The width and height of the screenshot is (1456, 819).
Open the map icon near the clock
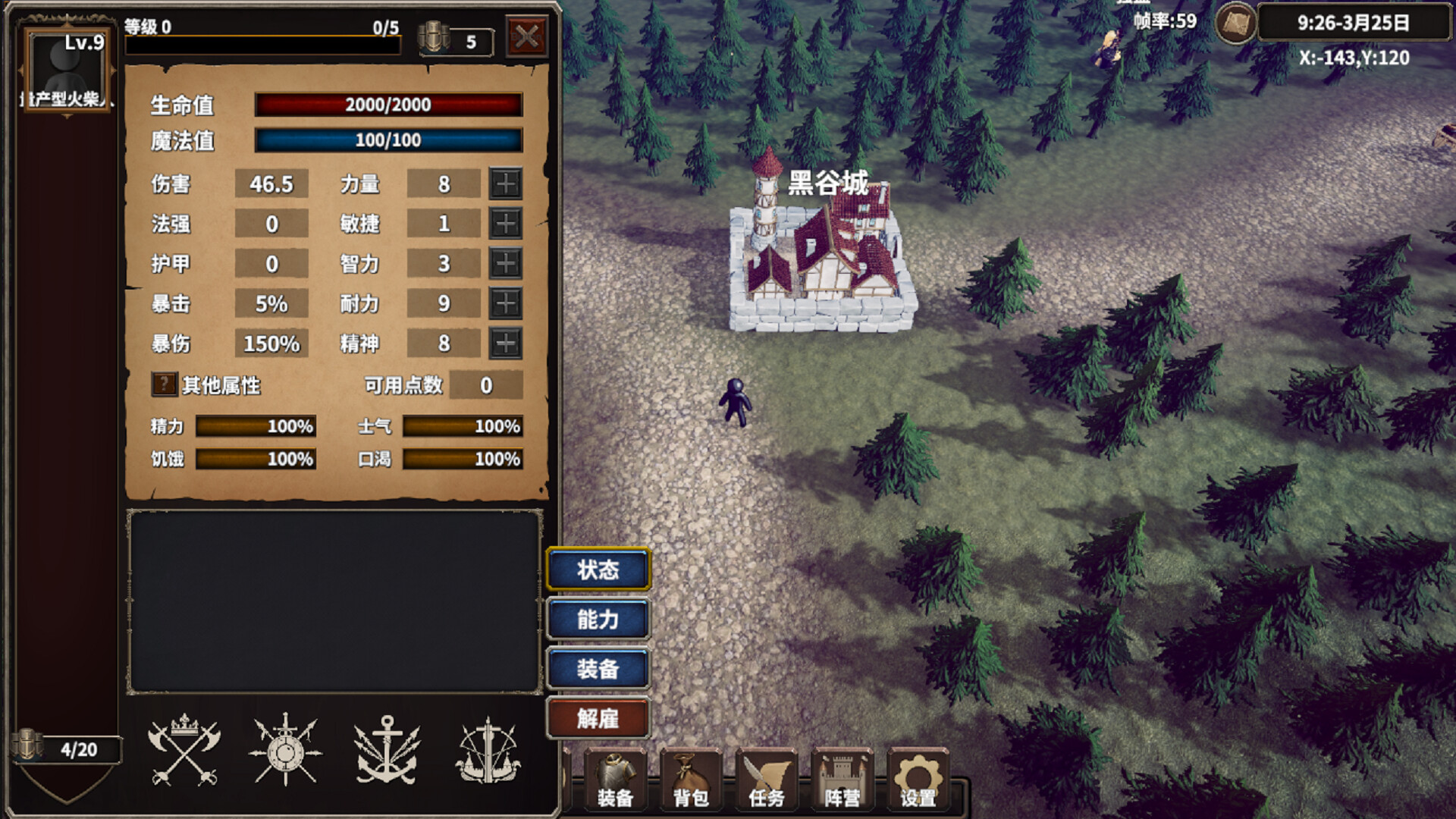coord(1237,24)
